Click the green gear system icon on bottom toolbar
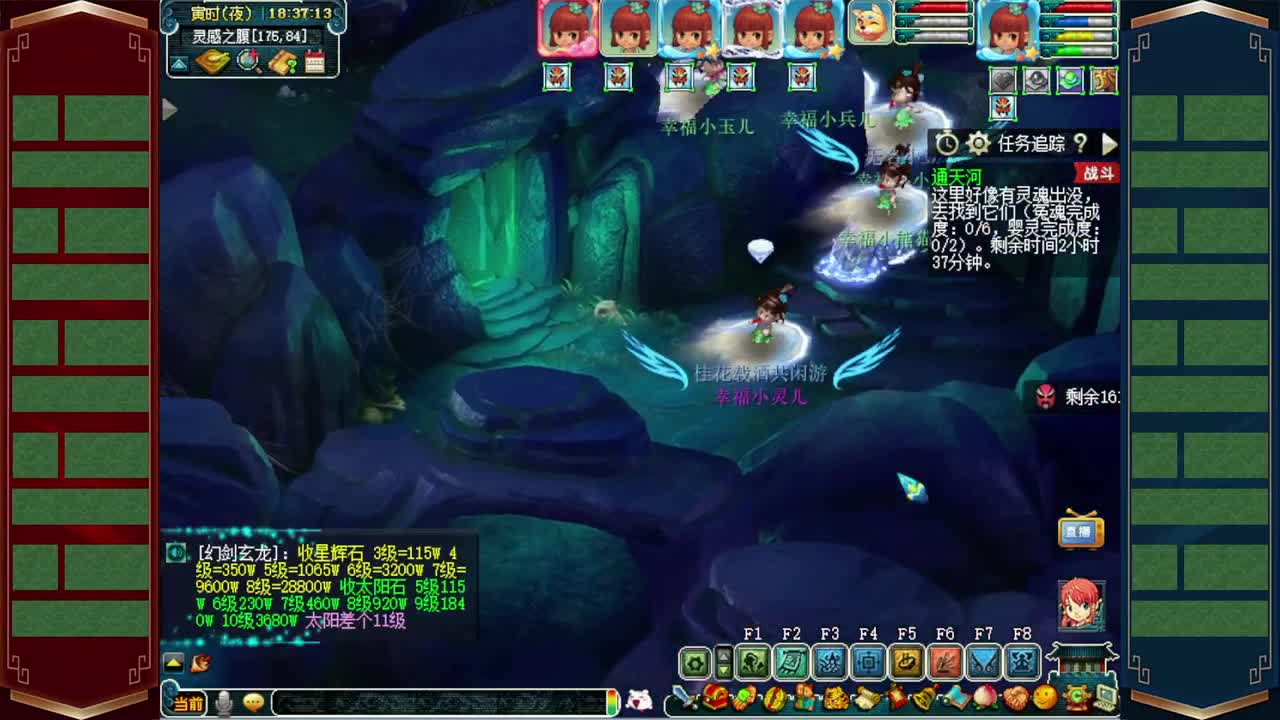 click(x=694, y=661)
